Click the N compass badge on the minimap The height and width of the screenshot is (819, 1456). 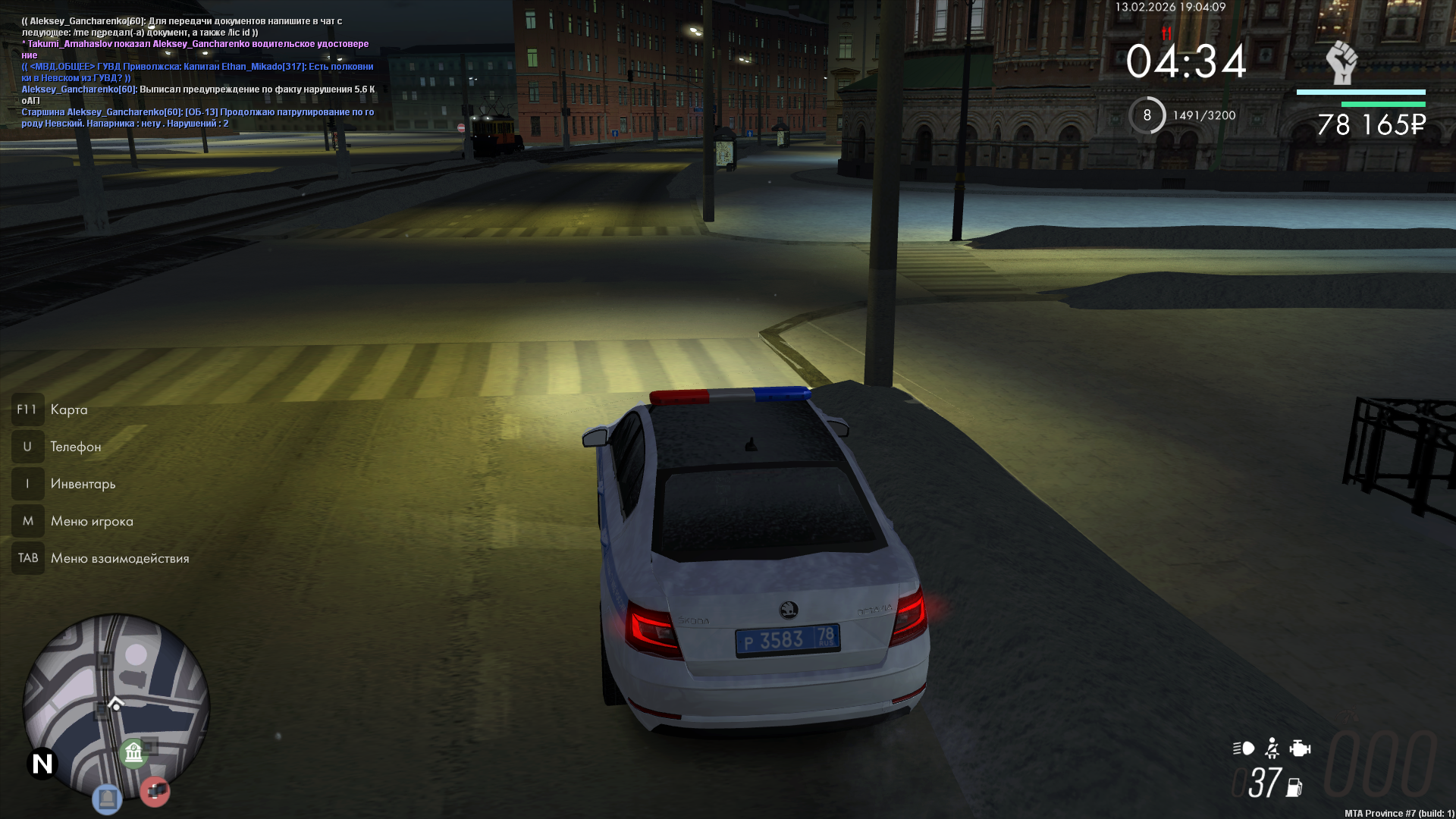point(42,764)
